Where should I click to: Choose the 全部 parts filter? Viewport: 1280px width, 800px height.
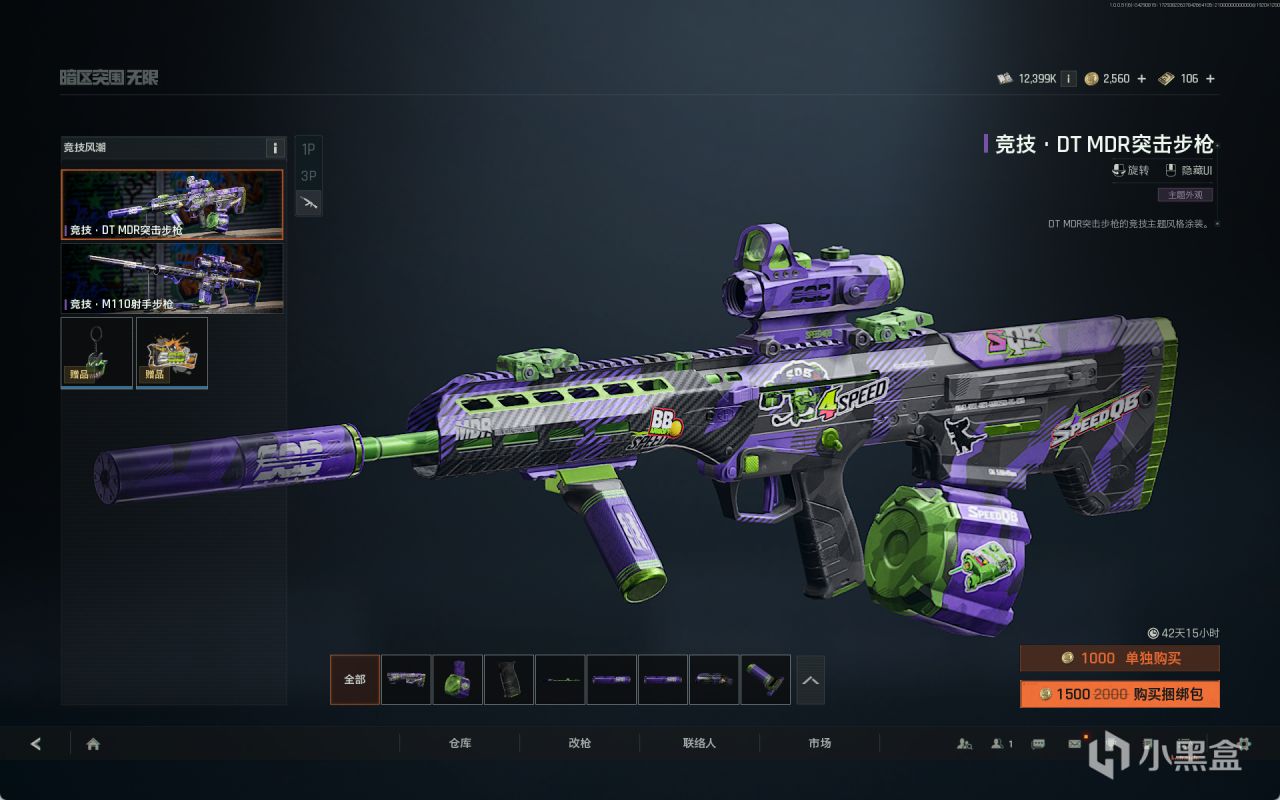355,680
